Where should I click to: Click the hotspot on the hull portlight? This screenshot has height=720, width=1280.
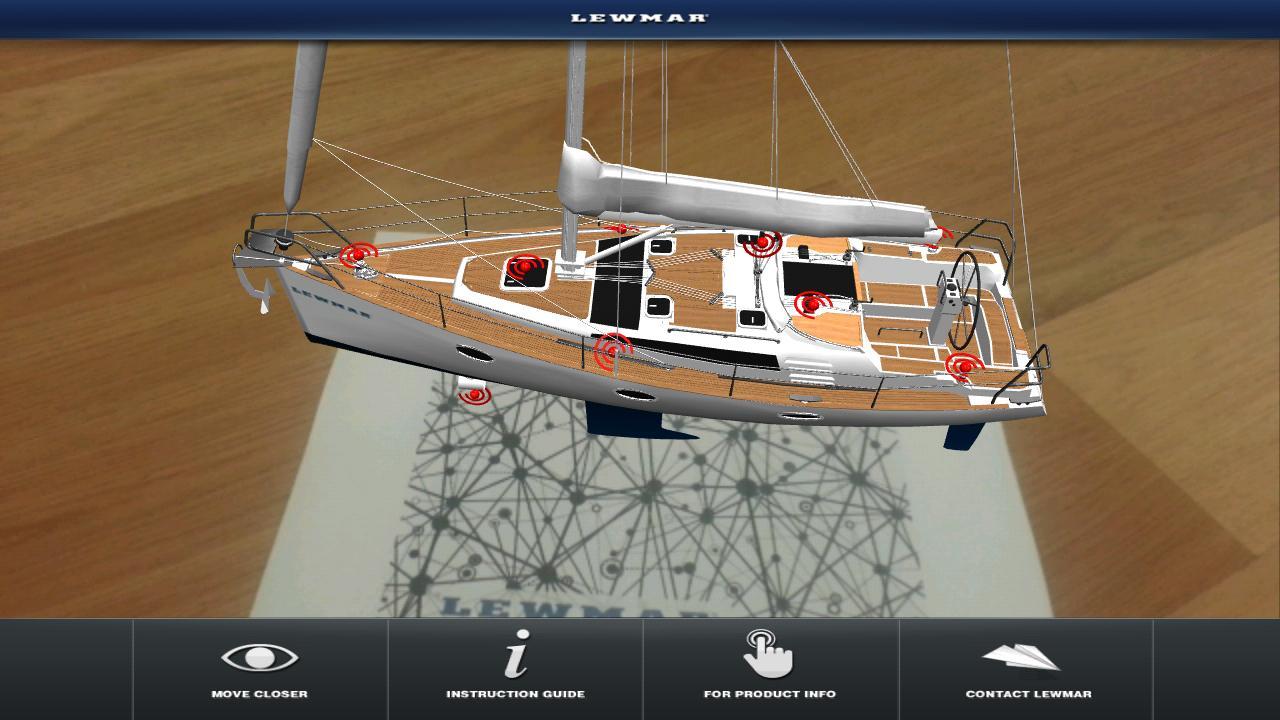[612, 352]
